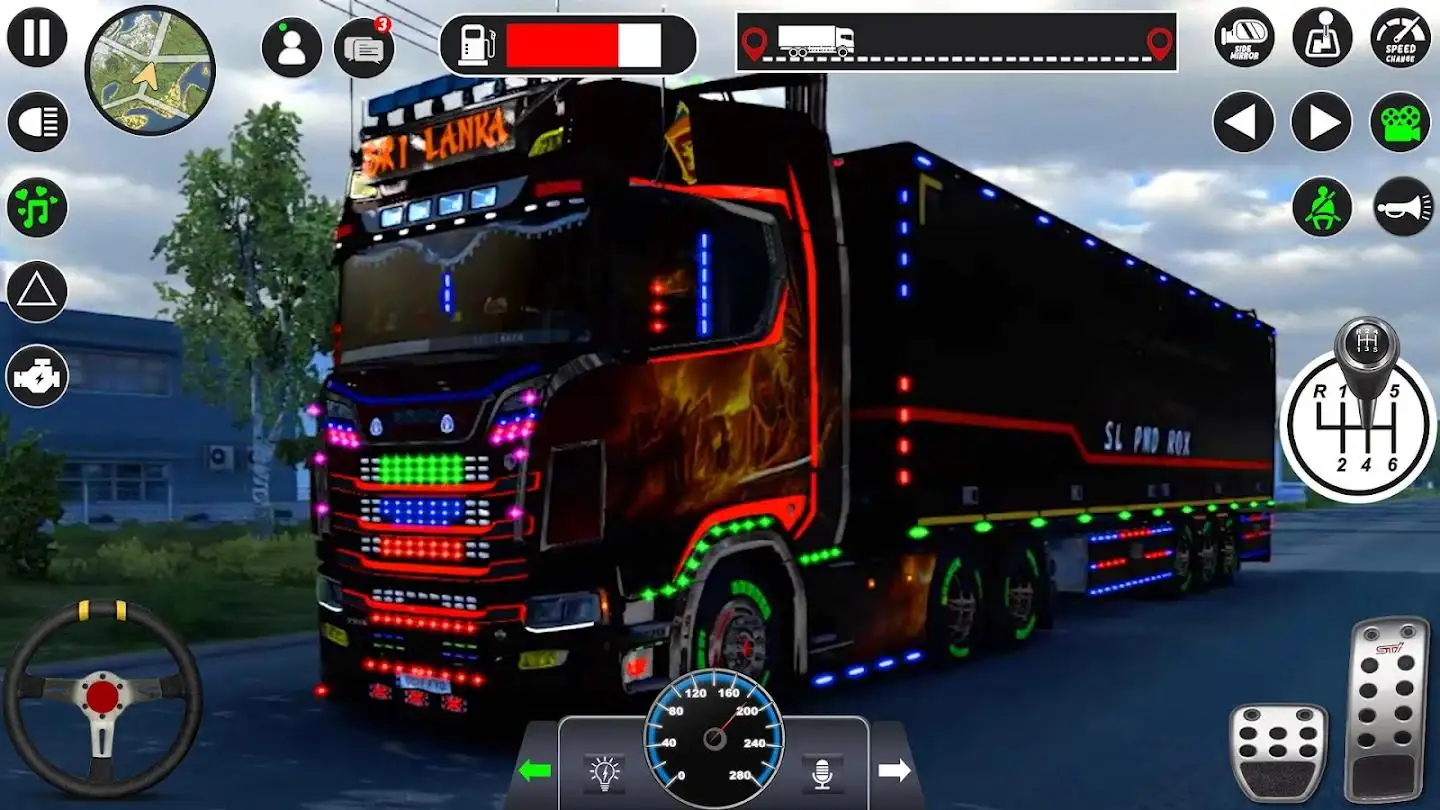
Task: Fasten the seatbelt icon
Action: tap(1322, 207)
